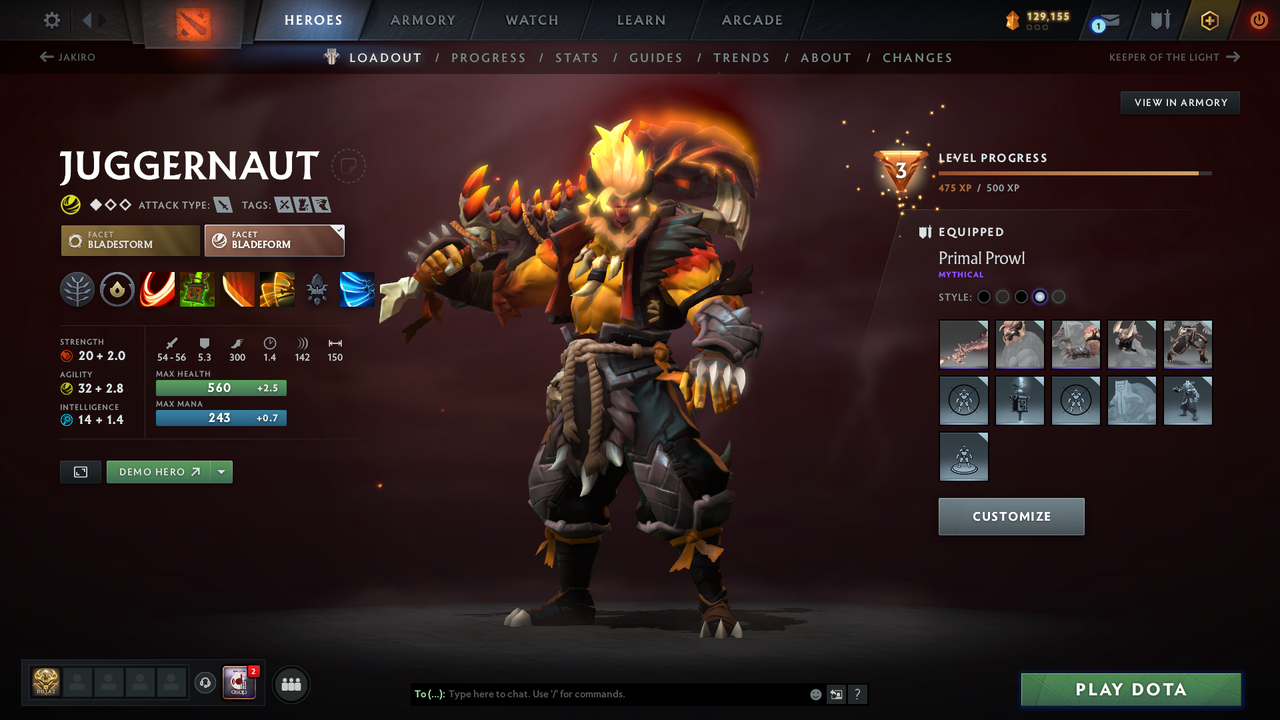The width and height of the screenshot is (1280, 720).
Task: Select the Bladeform facet
Action: click(x=274, y=240)
